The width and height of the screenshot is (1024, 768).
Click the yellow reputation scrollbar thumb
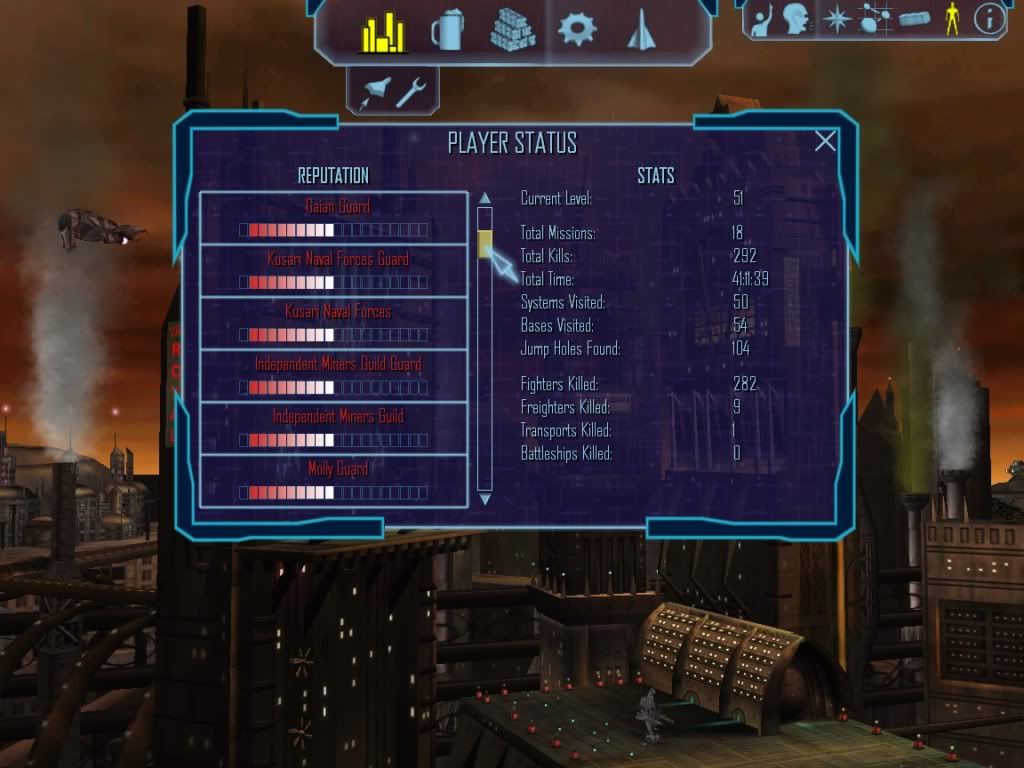(x=485, y=244)
